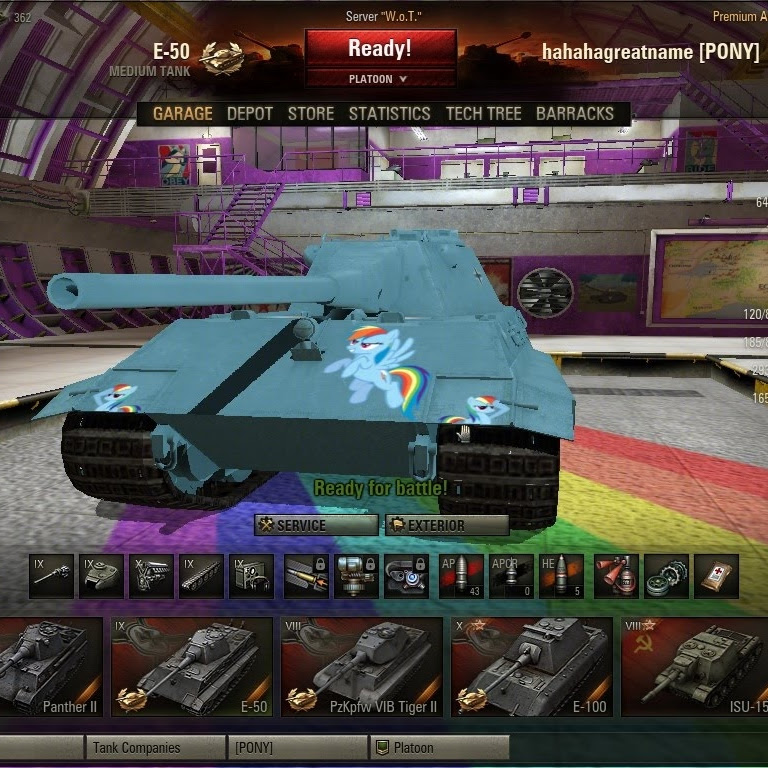The width and height of the screenshot is (768, 768).
Task: Go to the Barracks tab
Action: pyautogui.click(x=574, y=114)
